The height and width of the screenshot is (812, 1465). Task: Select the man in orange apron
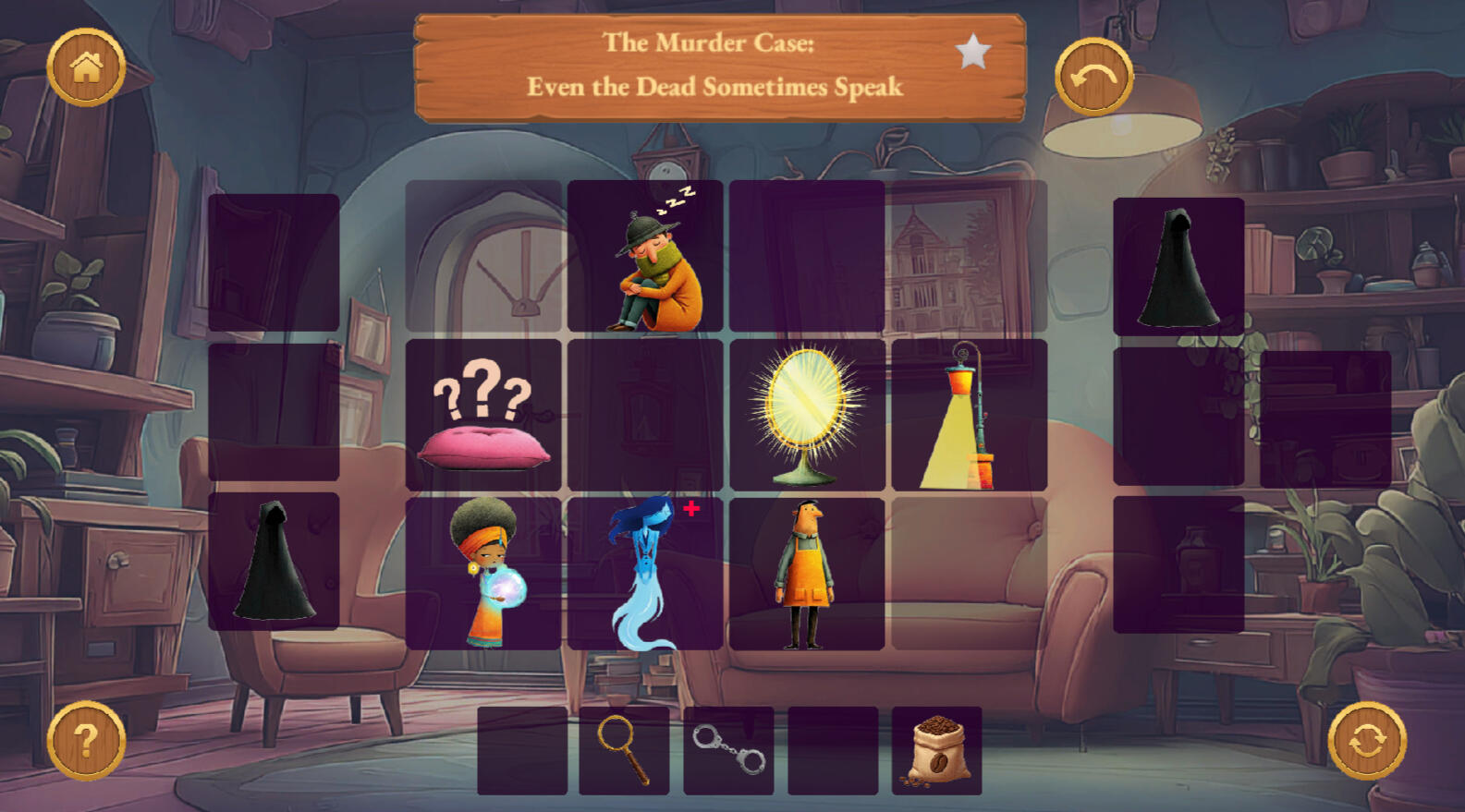coord(807,573)
